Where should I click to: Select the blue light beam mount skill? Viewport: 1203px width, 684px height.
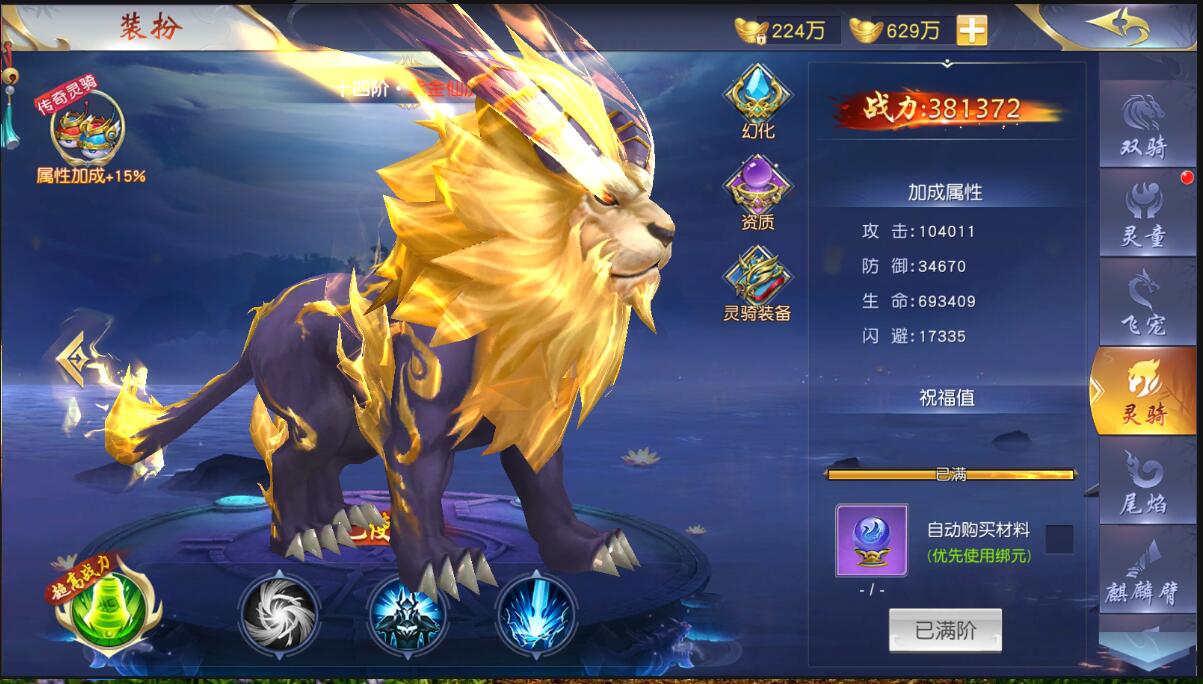(536, 610)
